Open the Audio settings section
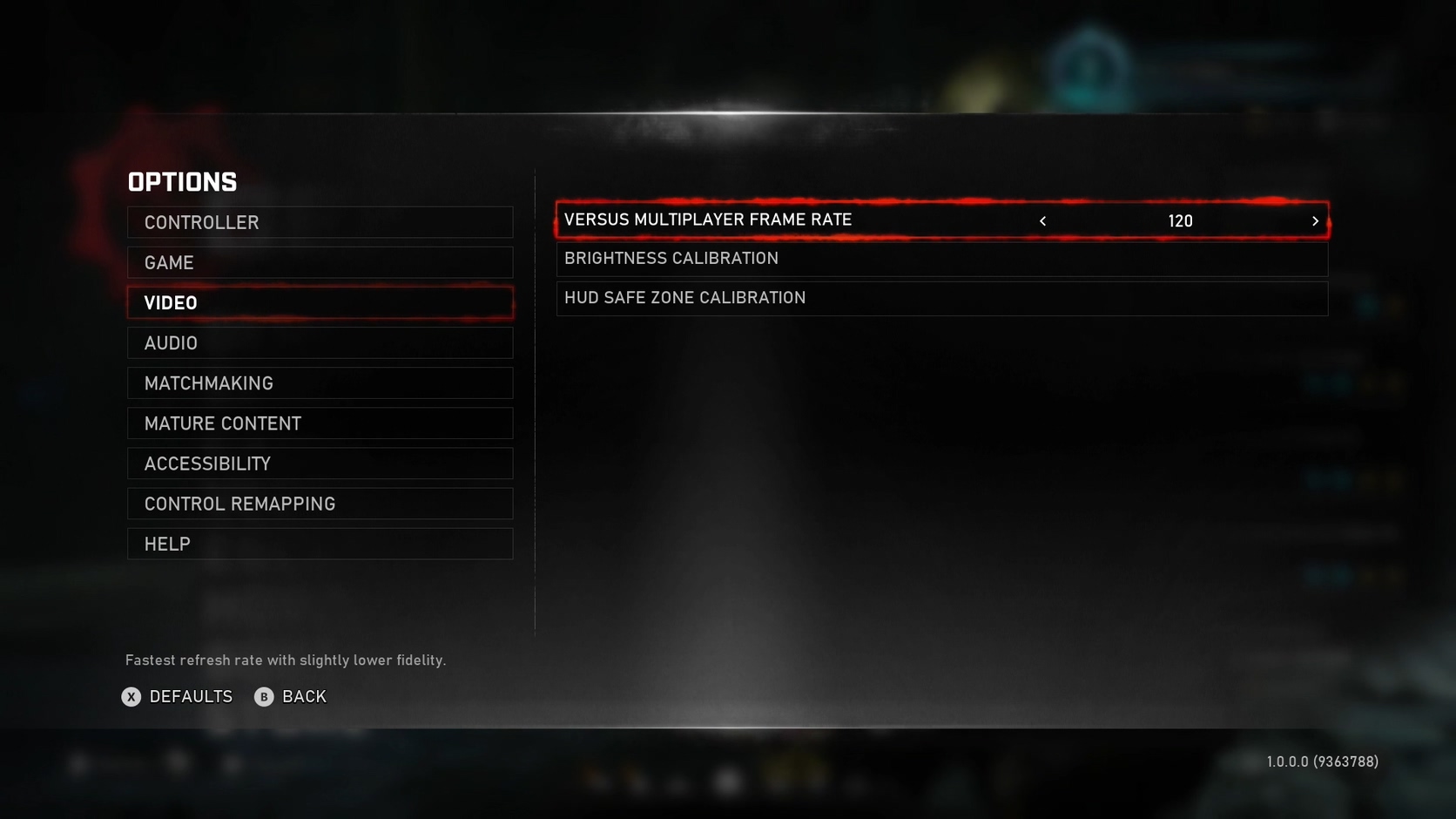 coord(320,343)
